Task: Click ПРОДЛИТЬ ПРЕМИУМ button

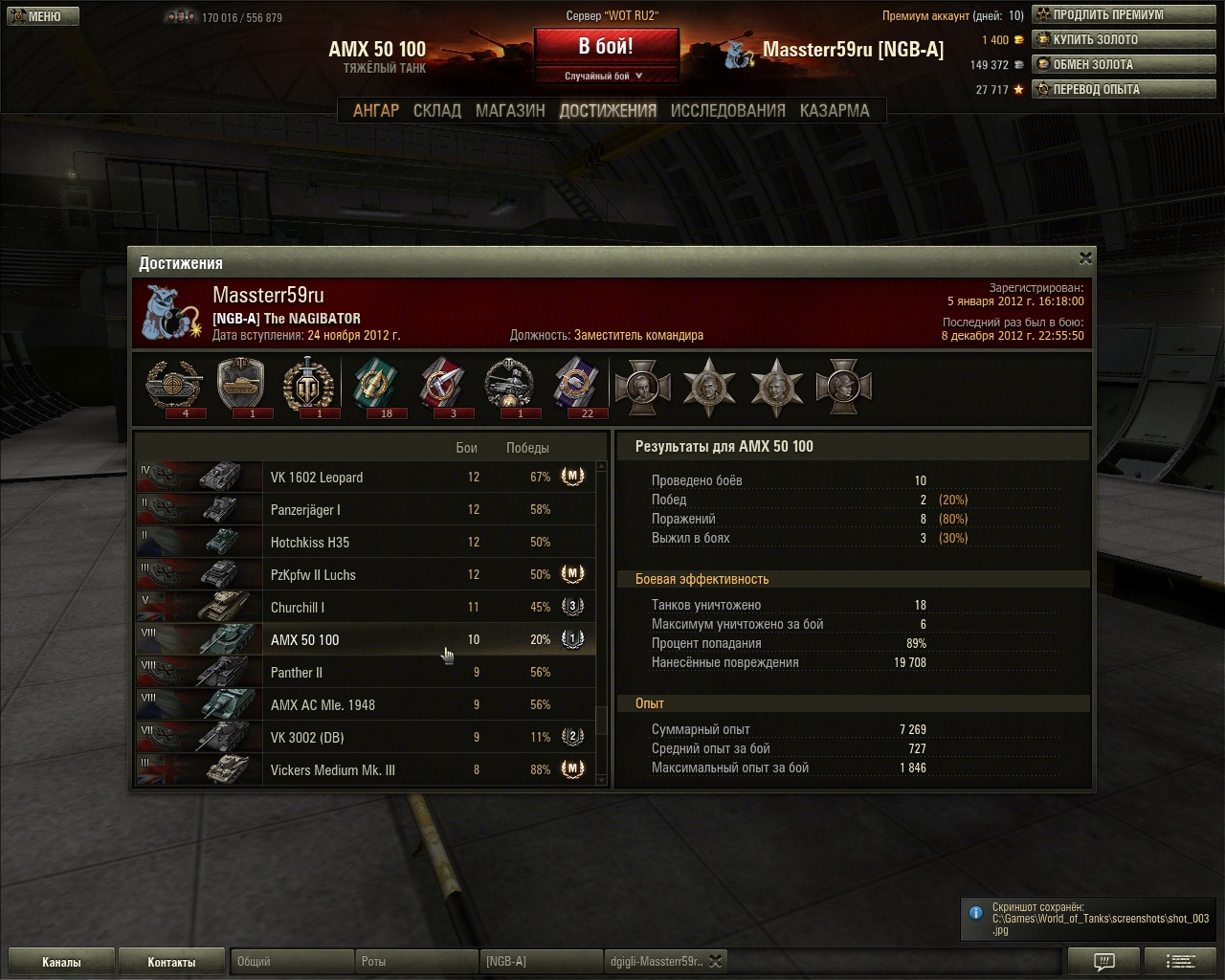Action: pyautogui.click(x=1124, y=14)
